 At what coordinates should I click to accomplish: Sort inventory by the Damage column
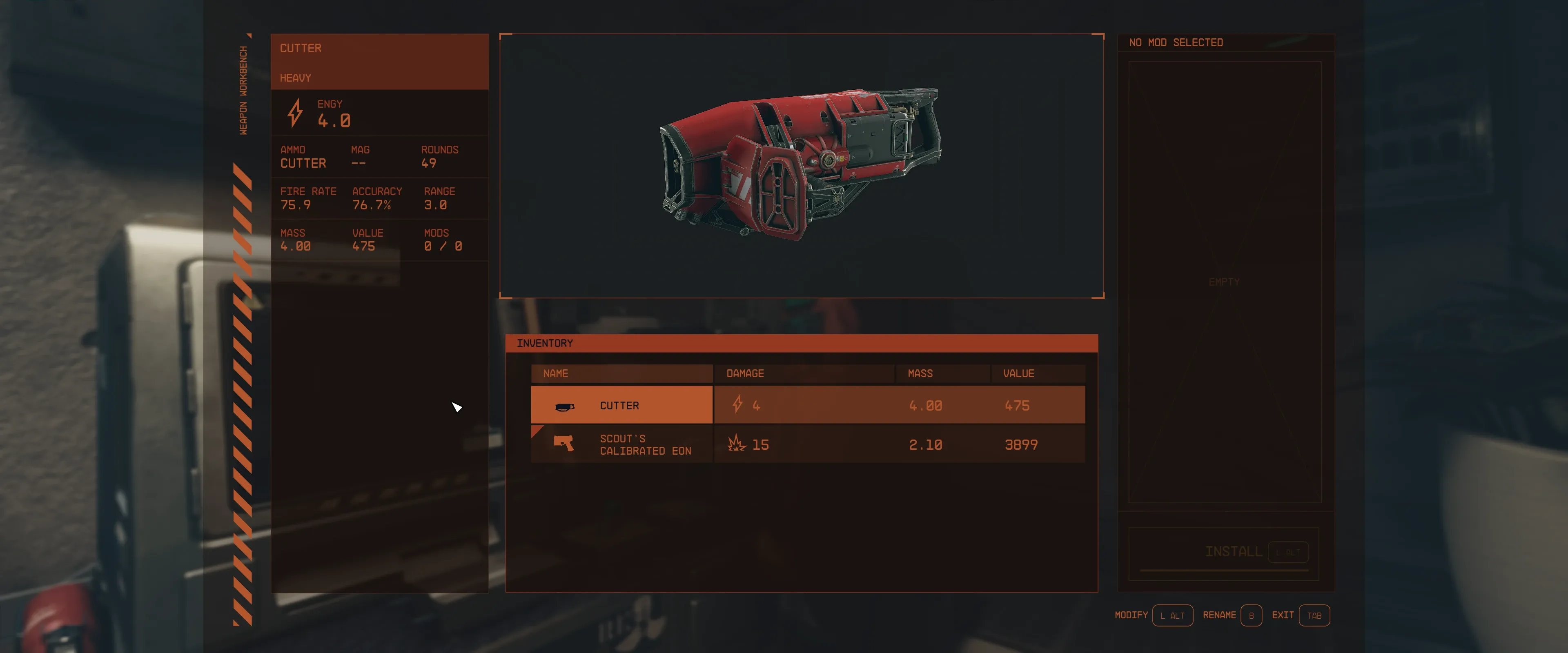[x=804, y=373]
